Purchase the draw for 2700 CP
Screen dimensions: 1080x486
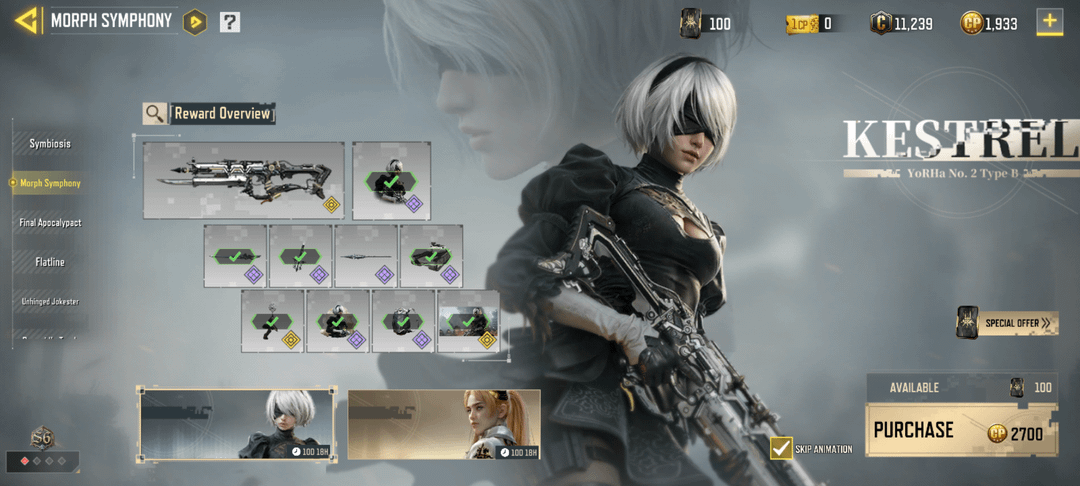959,430
